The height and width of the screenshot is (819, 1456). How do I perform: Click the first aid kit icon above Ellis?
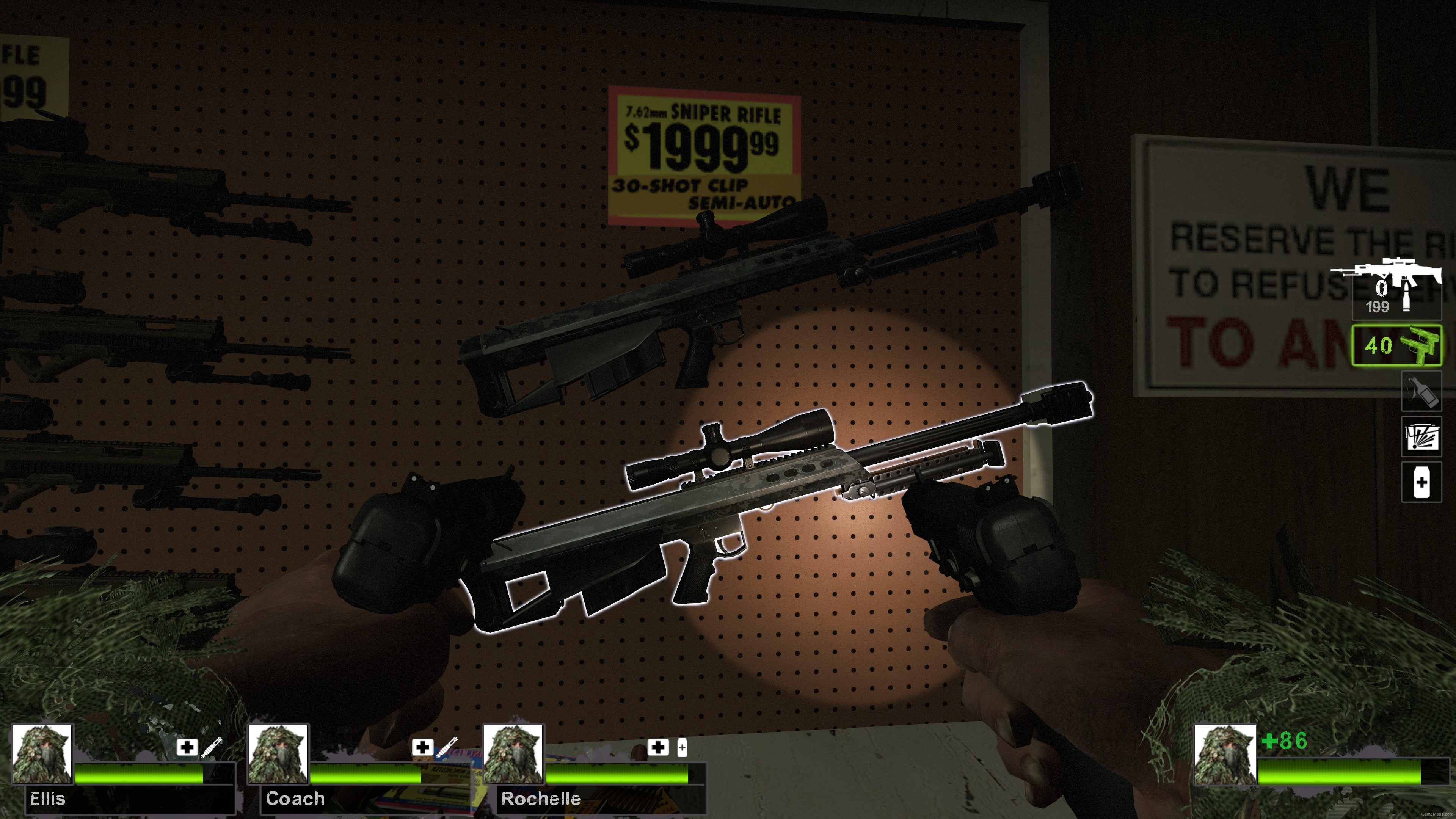[187, 747]
